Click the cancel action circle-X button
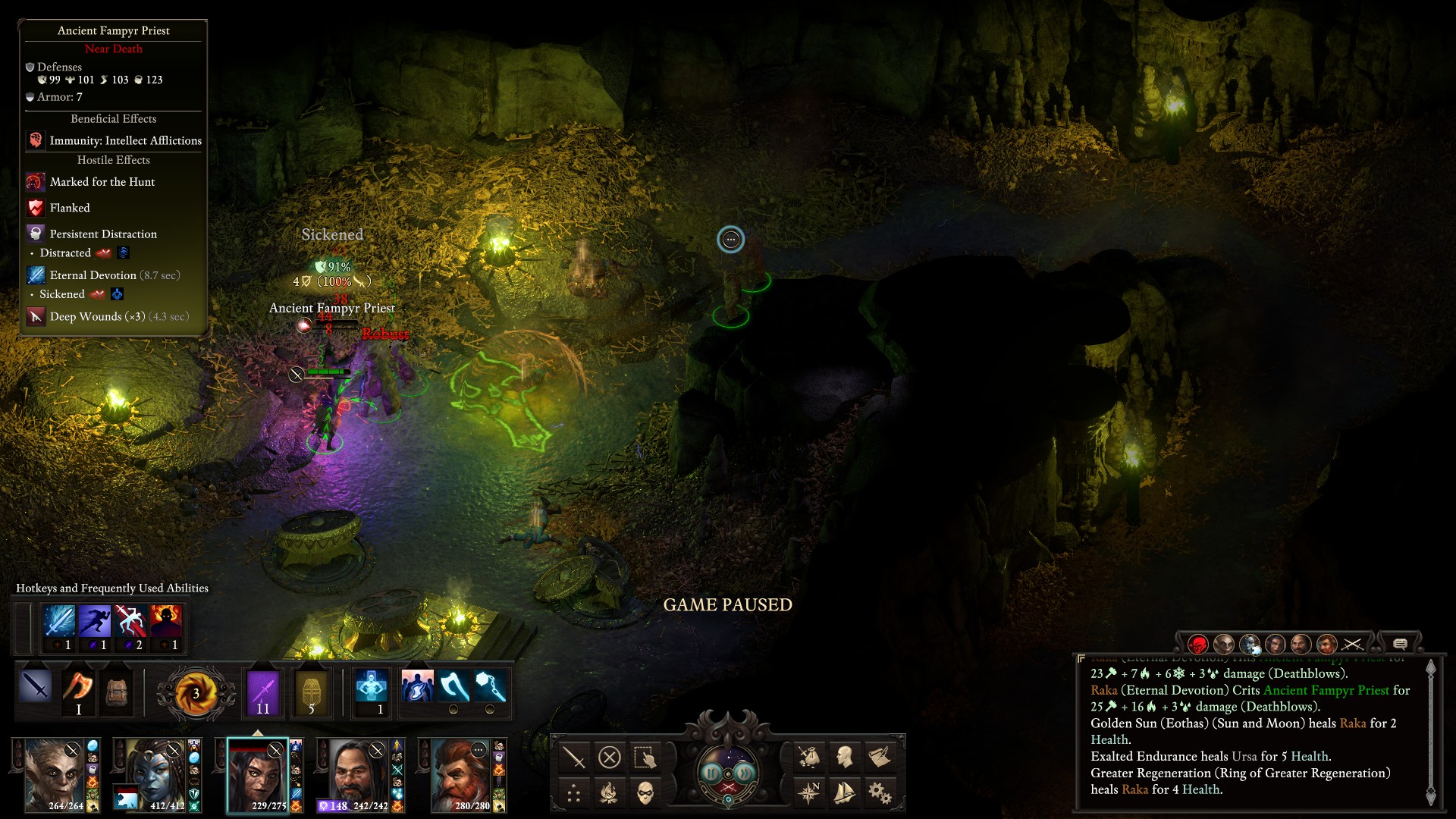1456x819 pixels. point(610,757)
